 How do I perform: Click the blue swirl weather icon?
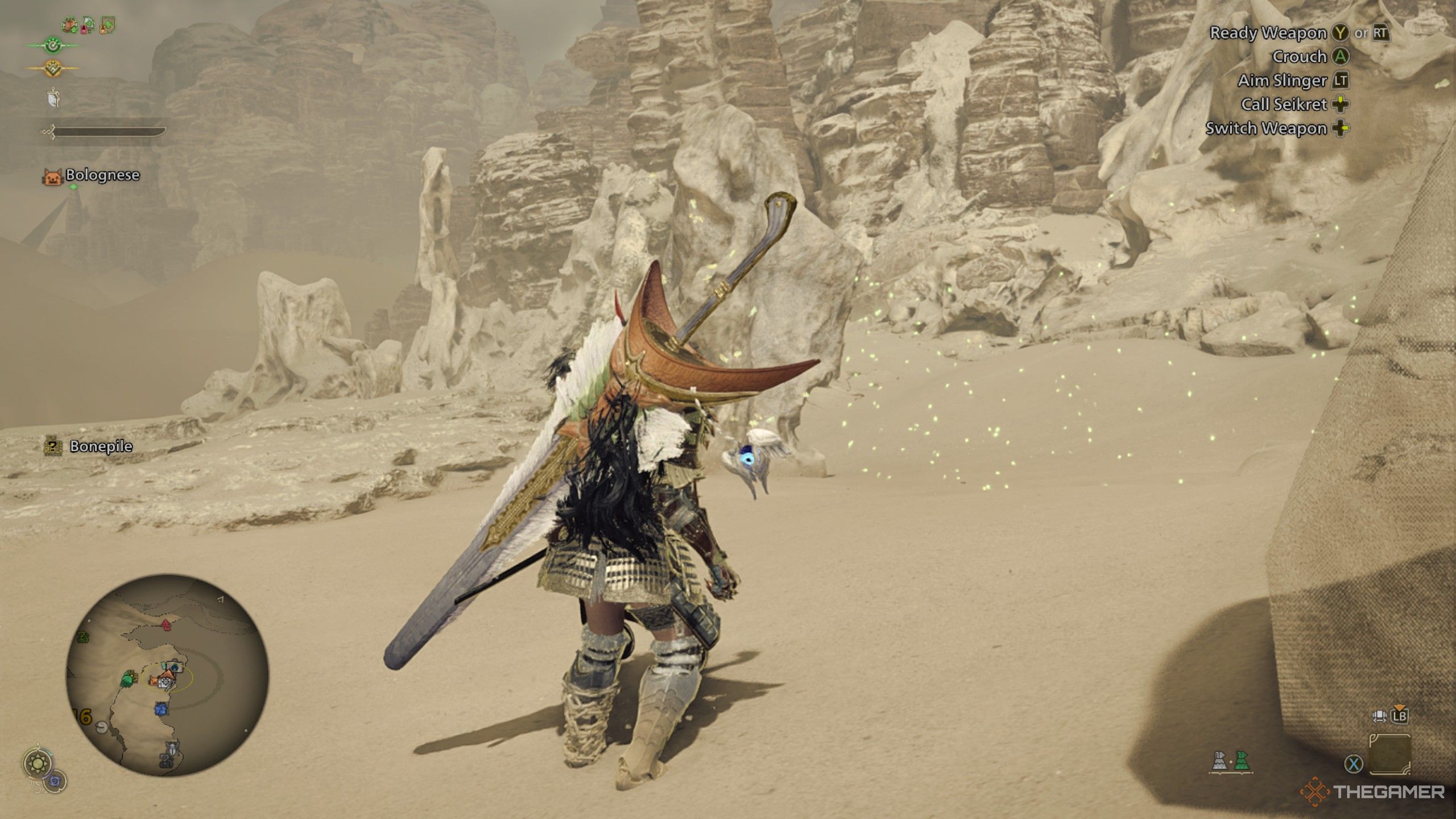pyautogui.click(x=56, y=781)
